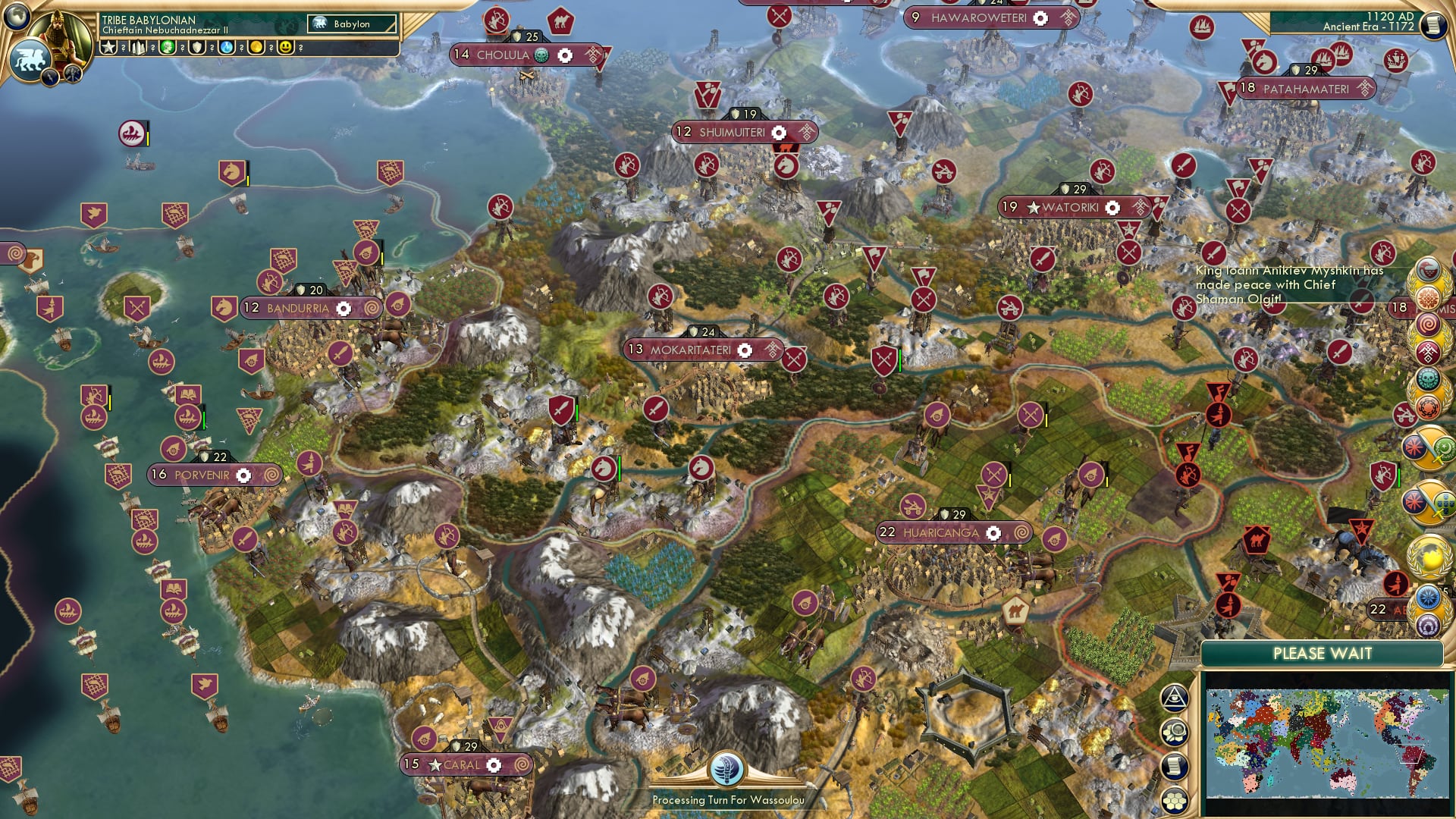Click the gold coin icon in the stats bar
This screenshot has width=1456, height=819.
(256, 48)
